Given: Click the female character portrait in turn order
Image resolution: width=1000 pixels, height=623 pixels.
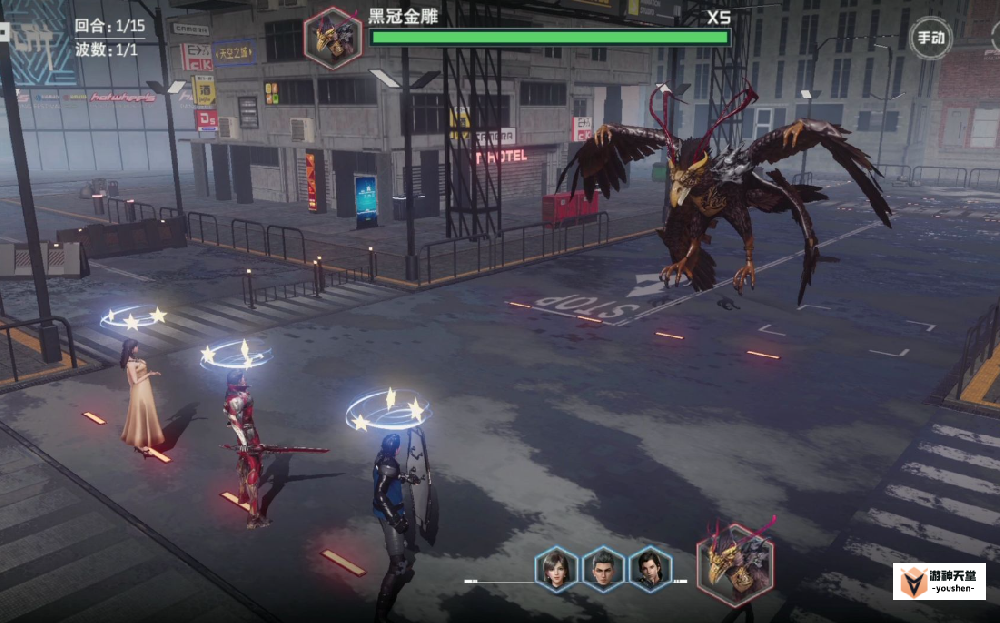Looking at the screenshot, I should coord(555,569).
